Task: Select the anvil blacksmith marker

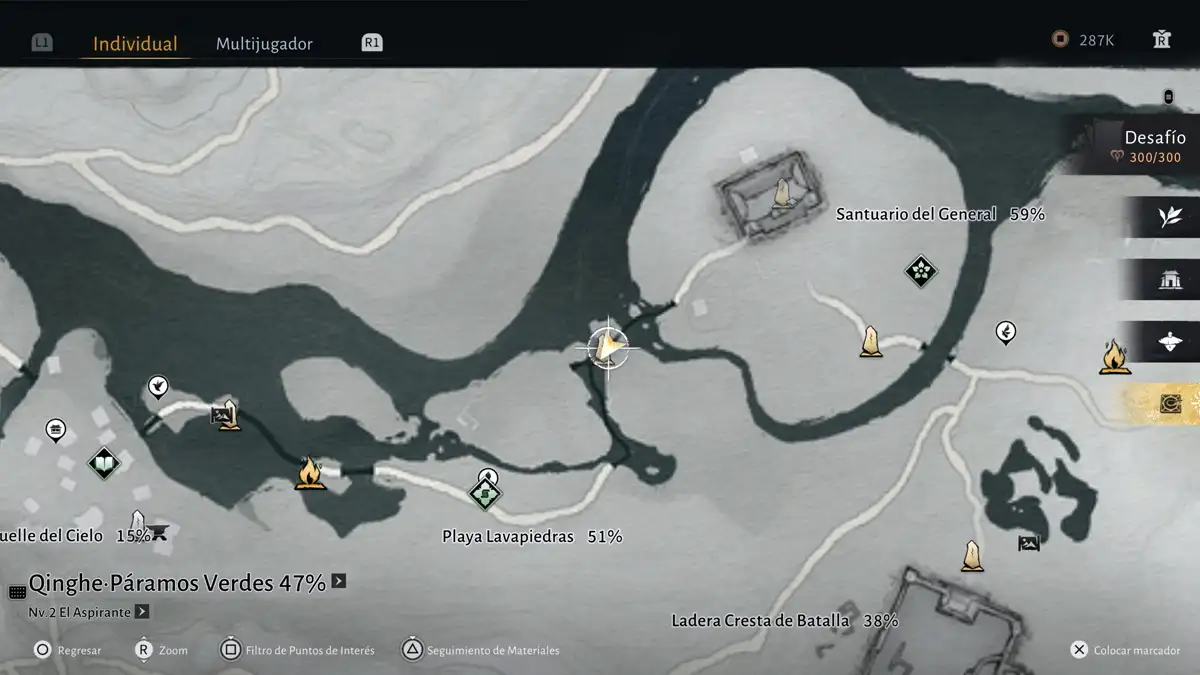Action: click(x=157, y=533)
